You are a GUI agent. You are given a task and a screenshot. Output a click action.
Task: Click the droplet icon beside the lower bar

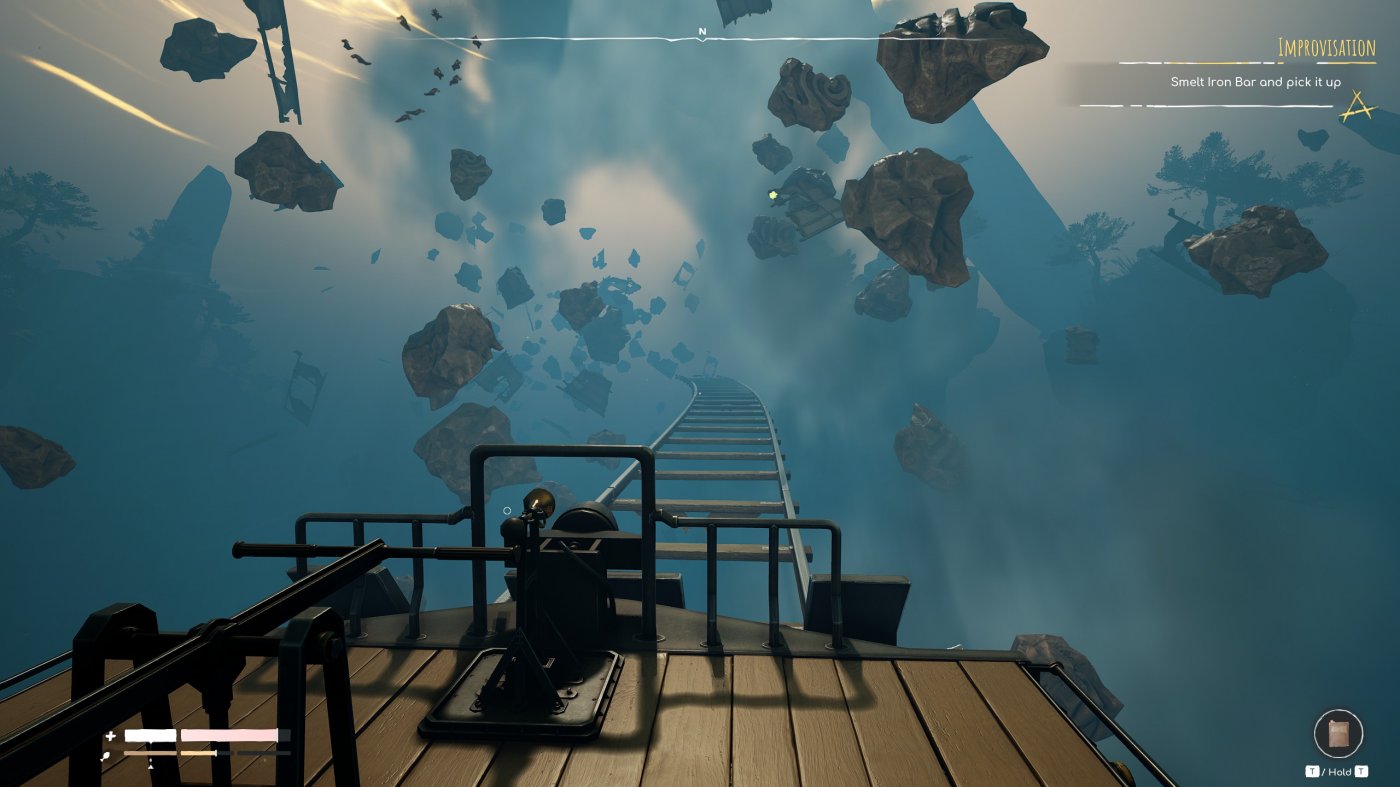pos(106,754)
